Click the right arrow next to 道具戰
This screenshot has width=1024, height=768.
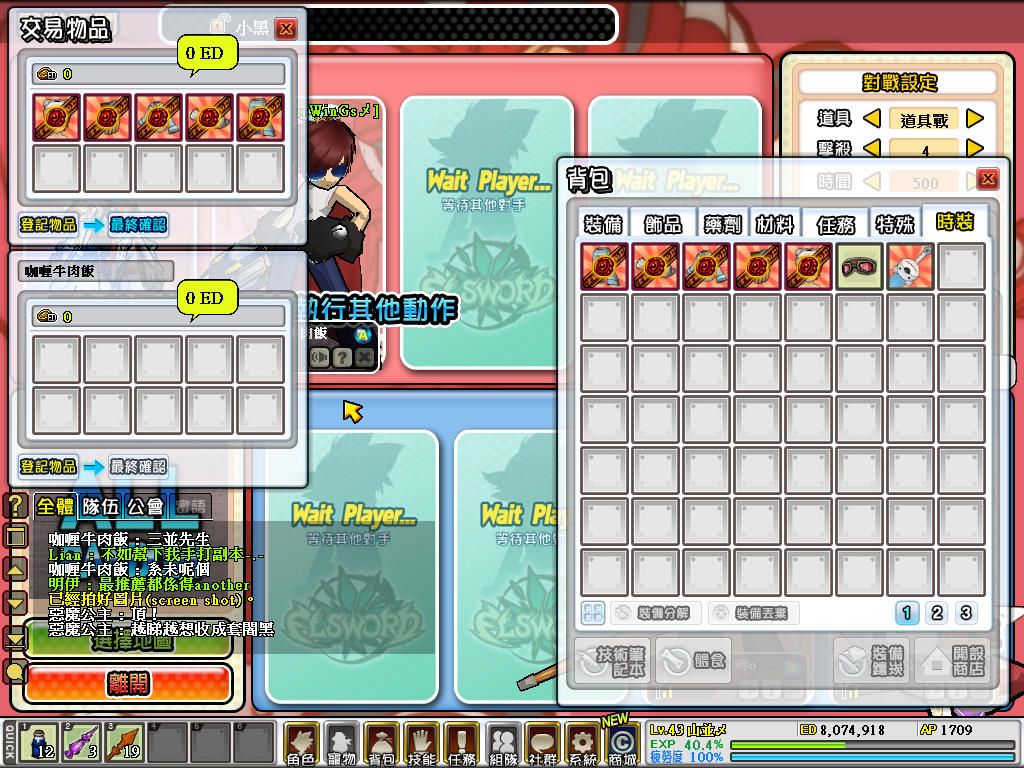[x=975, y=119]
